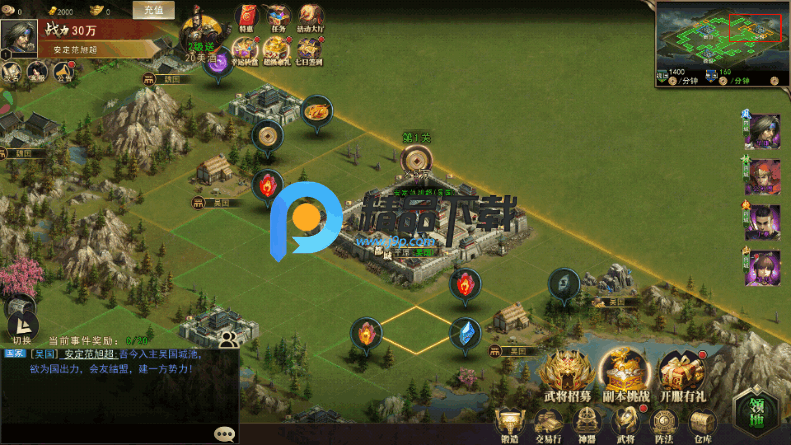Open the 武将 generals menu
Screen dimensions: 791x445
(625, 424)
